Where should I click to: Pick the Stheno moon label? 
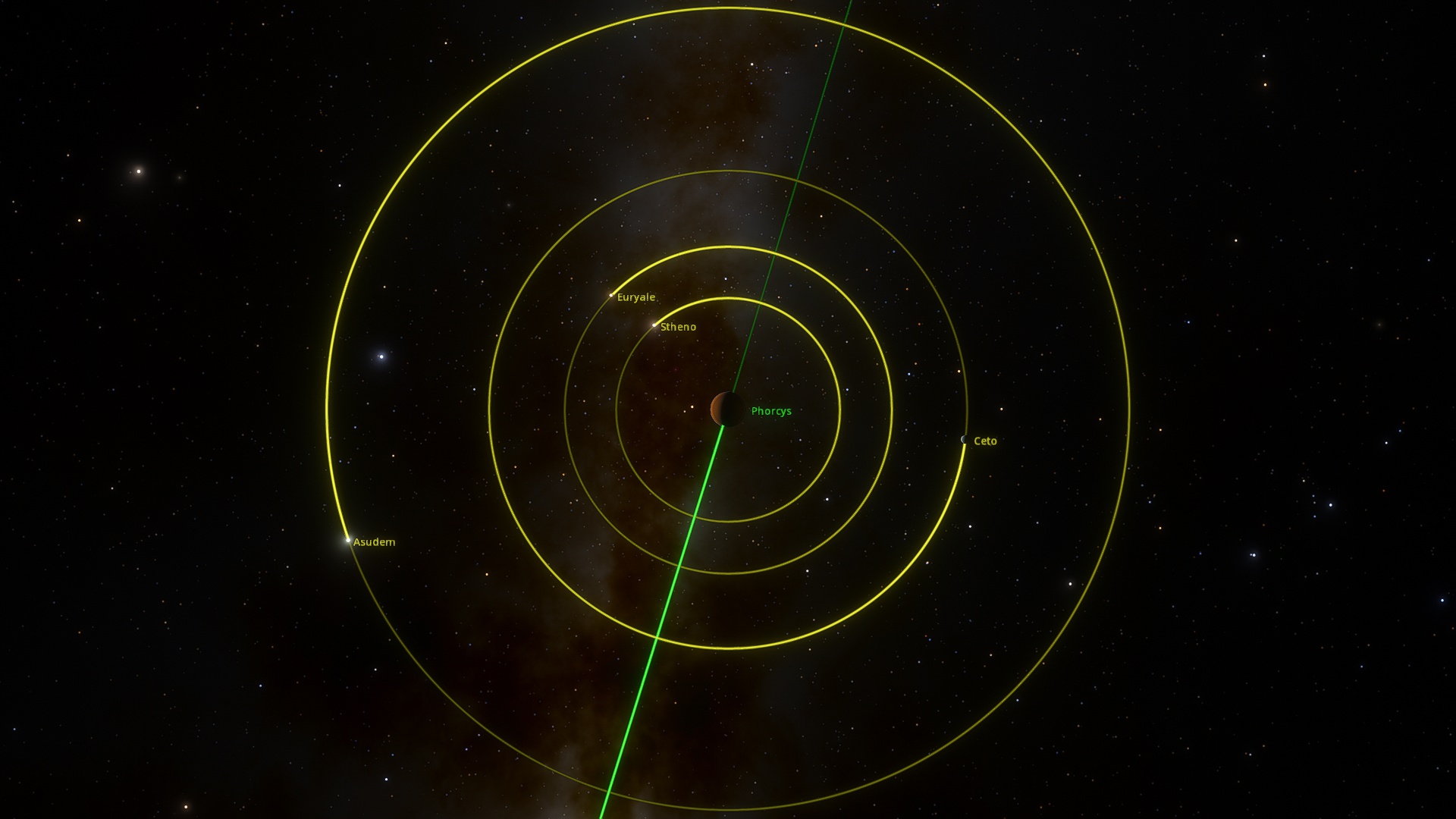coord(677,327)
